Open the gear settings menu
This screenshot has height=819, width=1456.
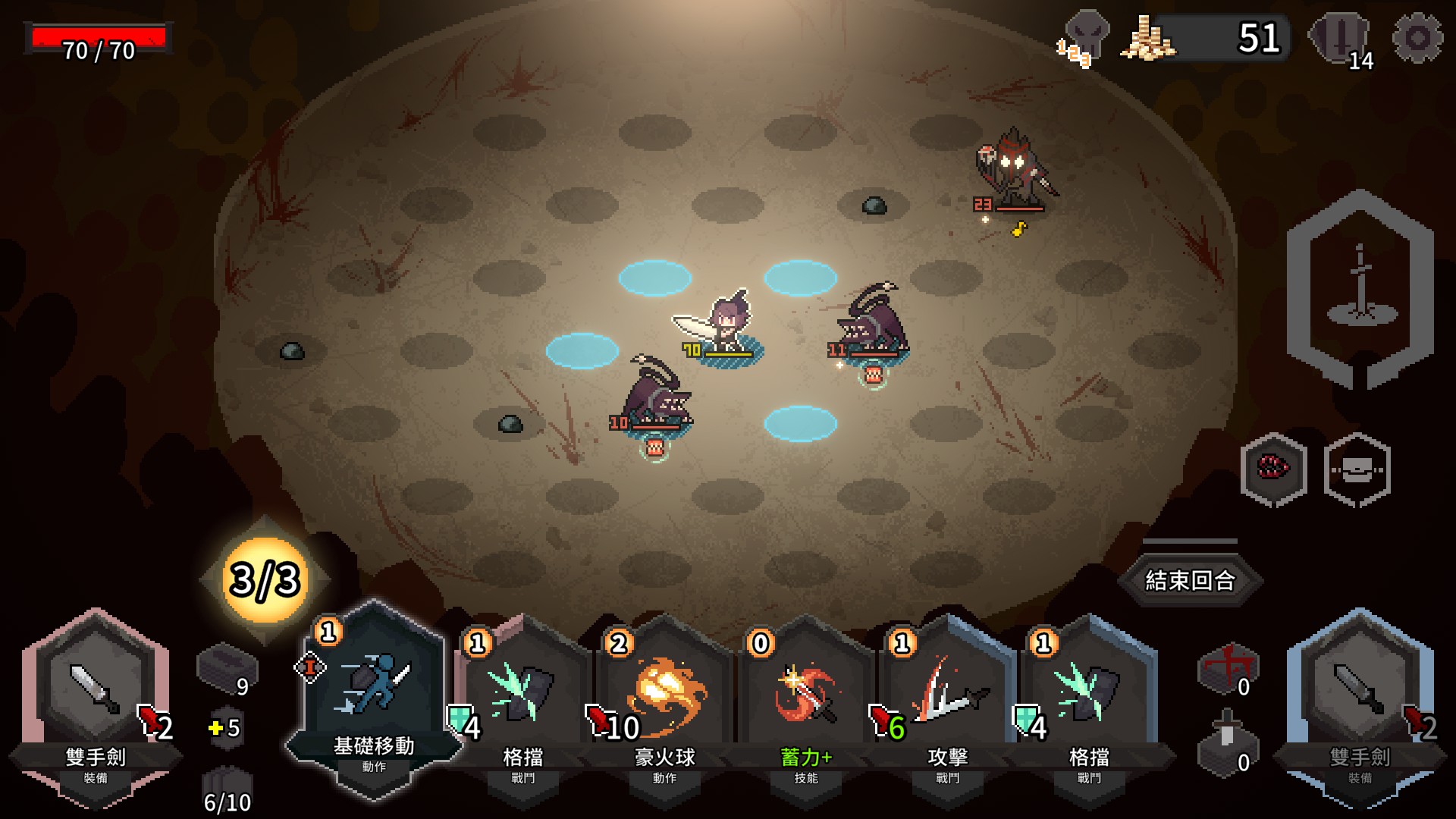(1417, 38)
